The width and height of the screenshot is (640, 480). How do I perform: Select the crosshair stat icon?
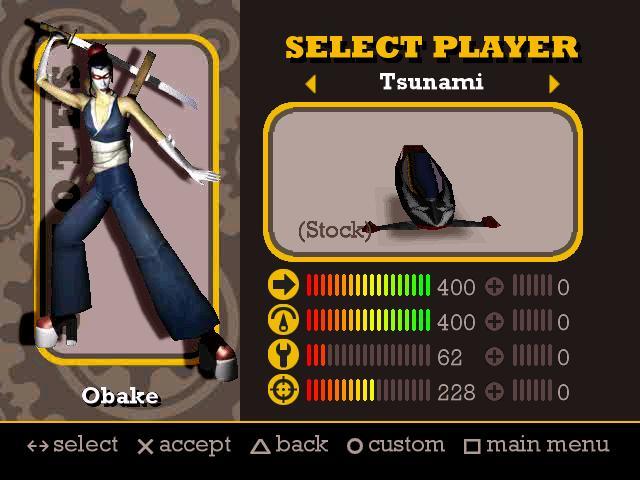(284, 391)
